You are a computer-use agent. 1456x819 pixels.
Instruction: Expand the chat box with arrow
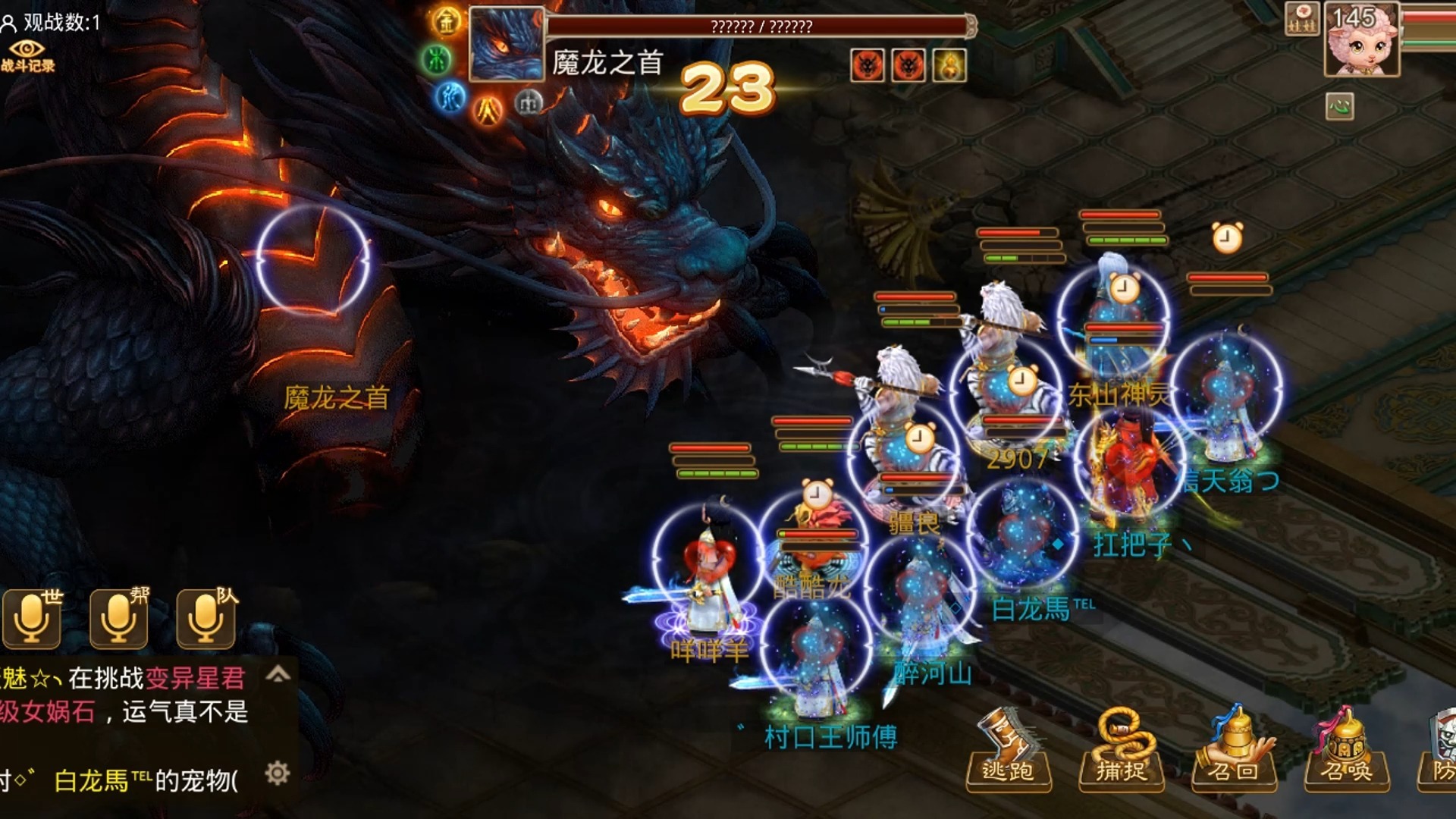click(x=278, y=674)
